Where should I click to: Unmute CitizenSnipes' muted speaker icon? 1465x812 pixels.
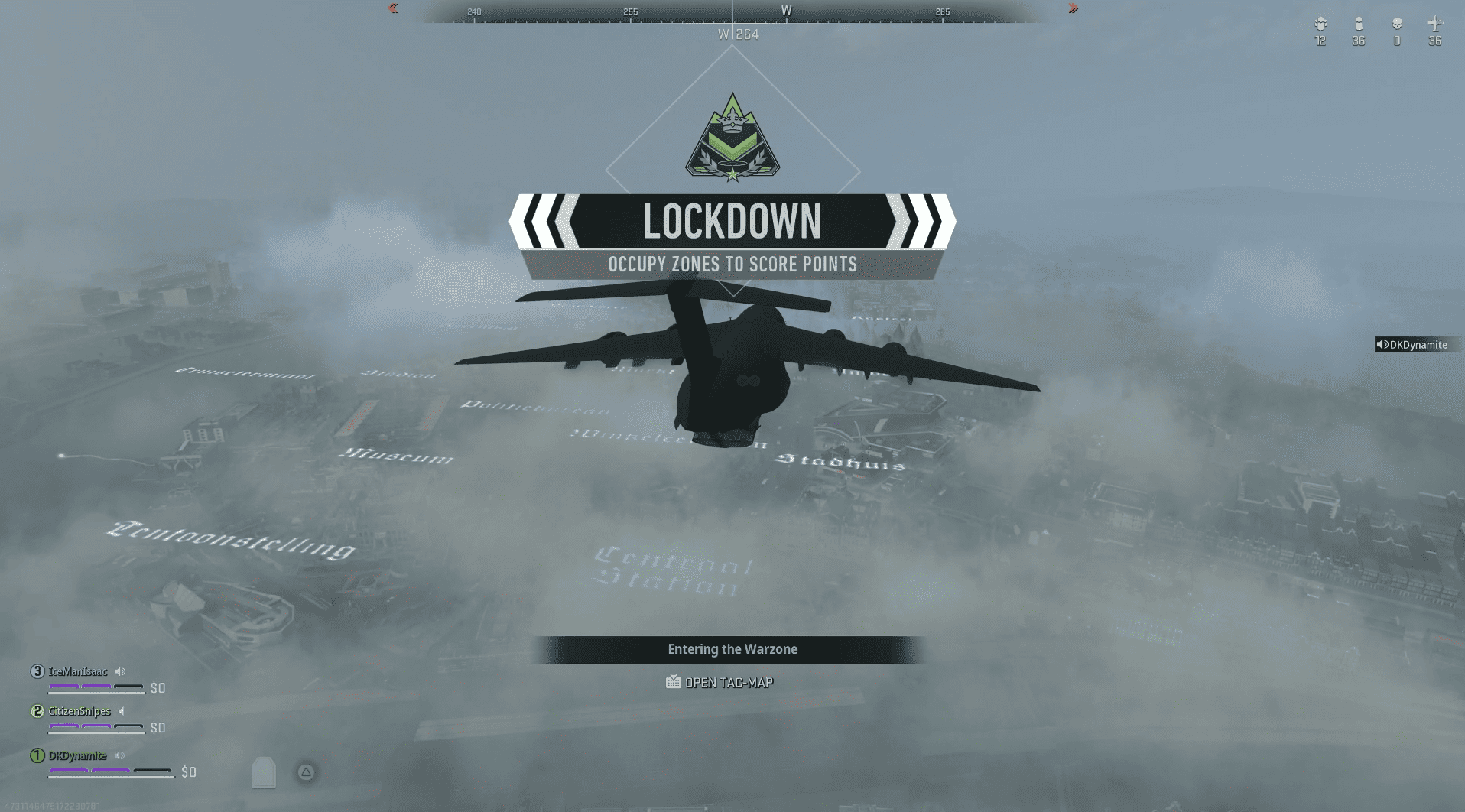point(121,711)
